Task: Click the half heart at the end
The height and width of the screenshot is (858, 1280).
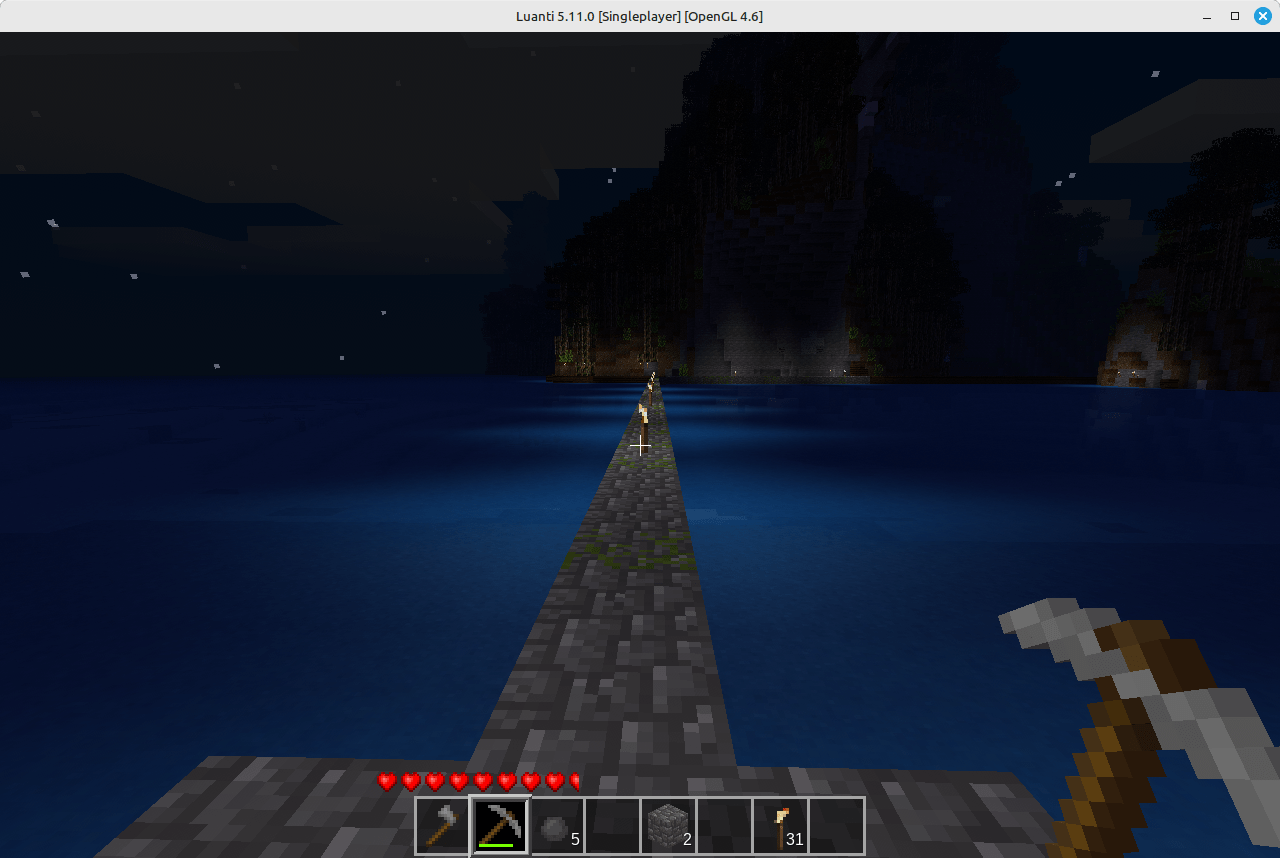Action: click(573, 782)
